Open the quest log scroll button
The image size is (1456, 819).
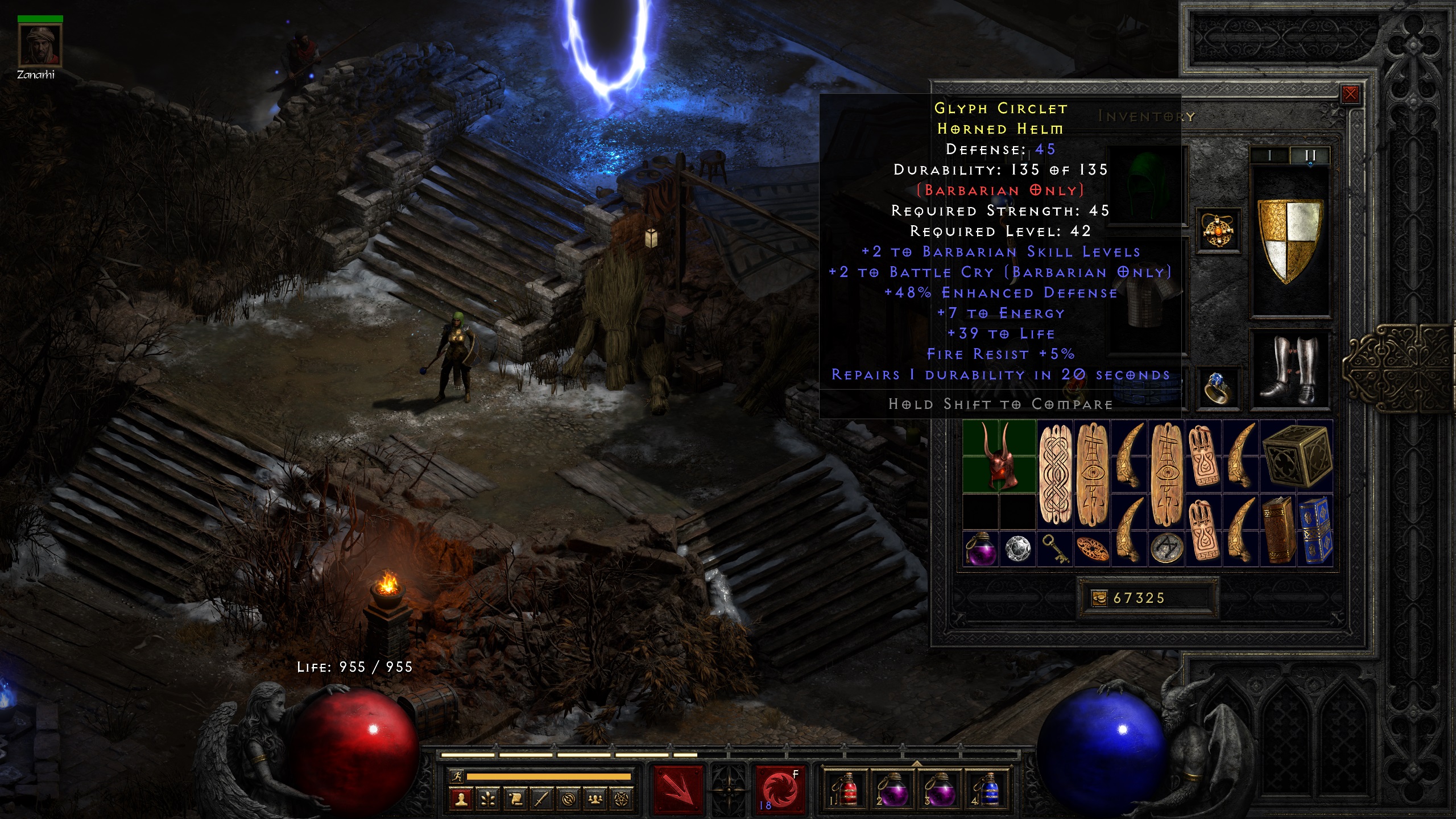point(515,800)
